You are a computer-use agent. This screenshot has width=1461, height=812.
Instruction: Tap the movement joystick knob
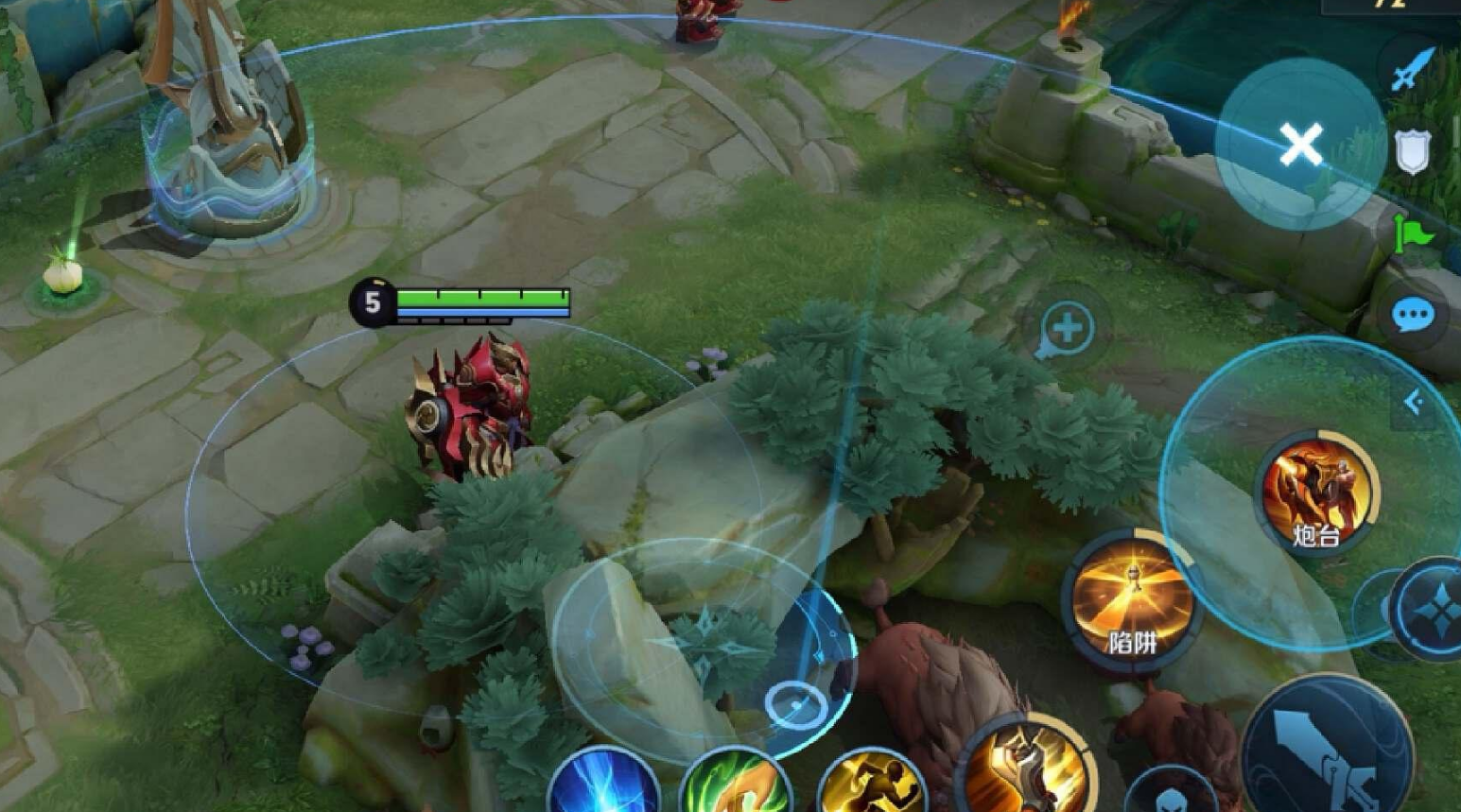pyautogui.click(x=795, y=704)
